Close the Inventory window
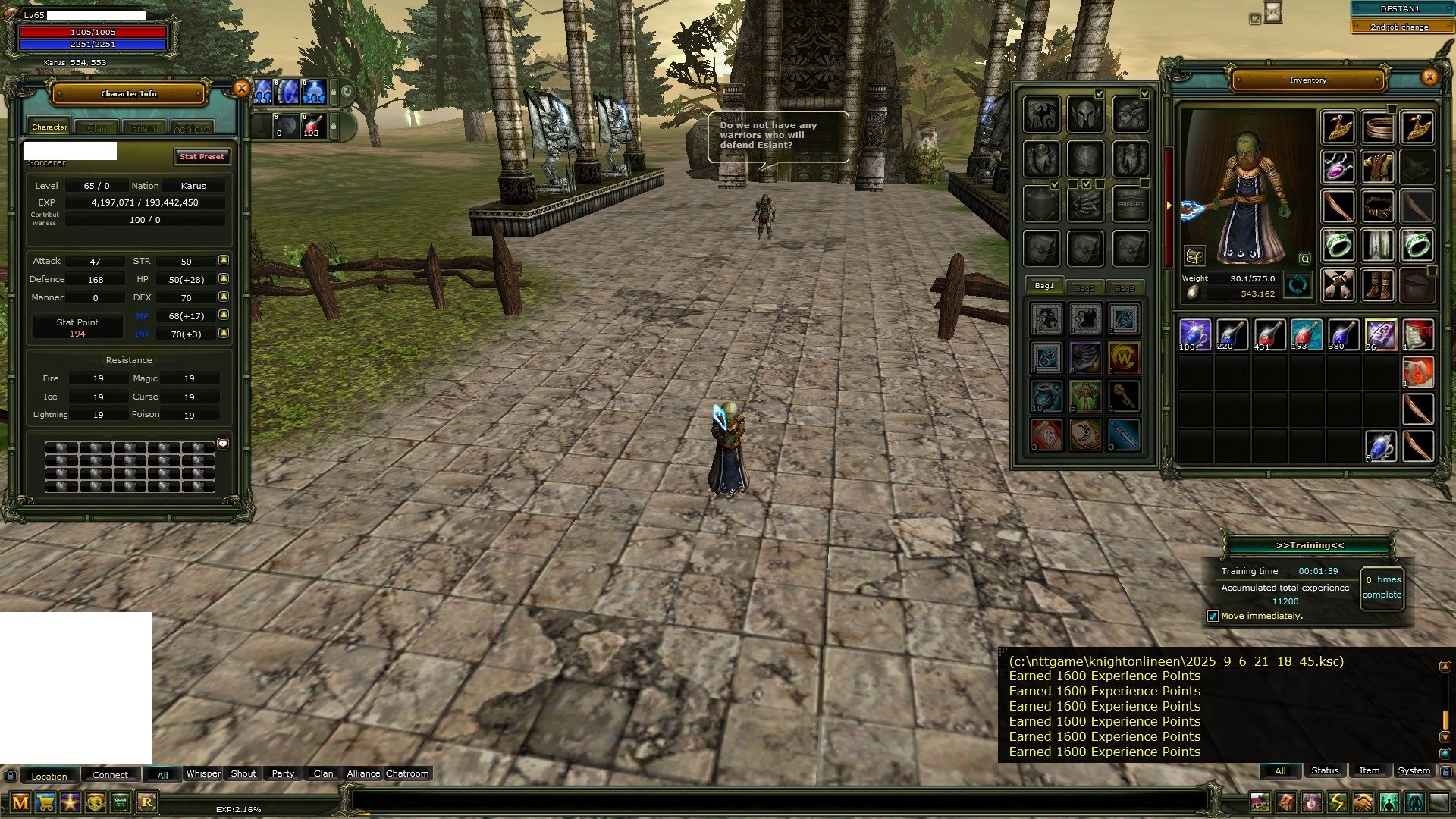 (1429, 77)
